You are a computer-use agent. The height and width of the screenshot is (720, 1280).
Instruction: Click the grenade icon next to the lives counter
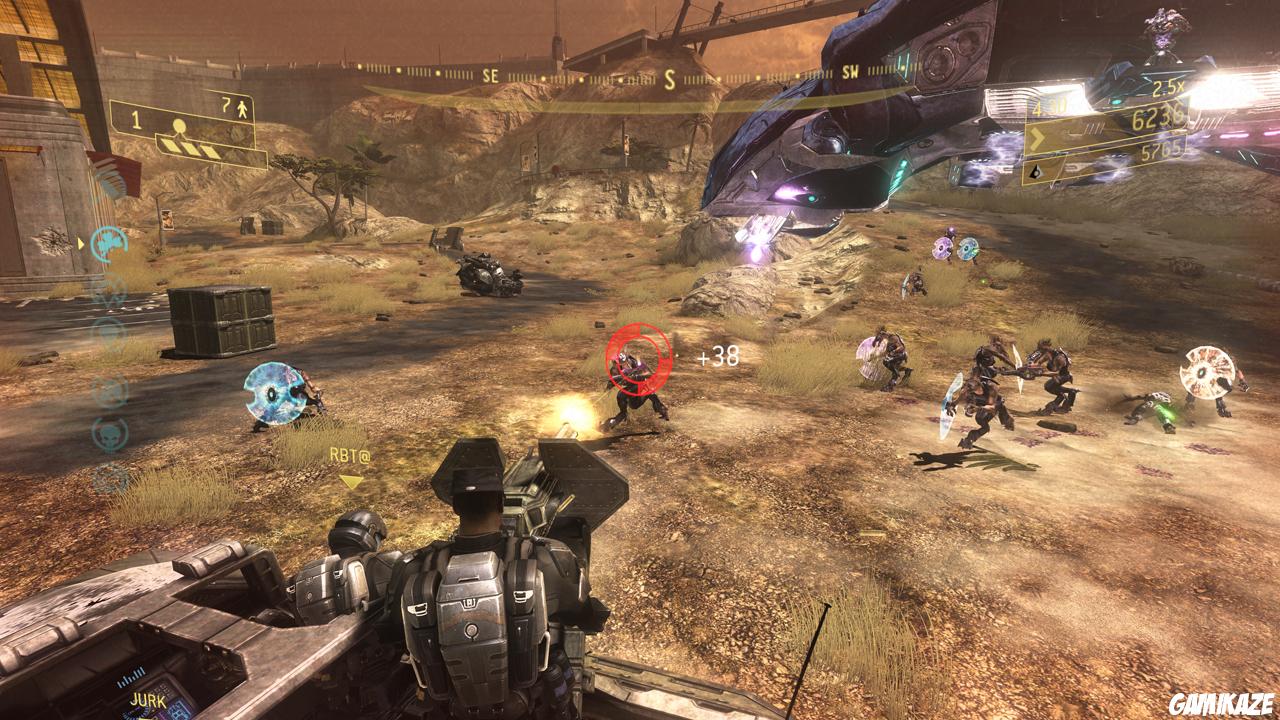tap(225, 106)
